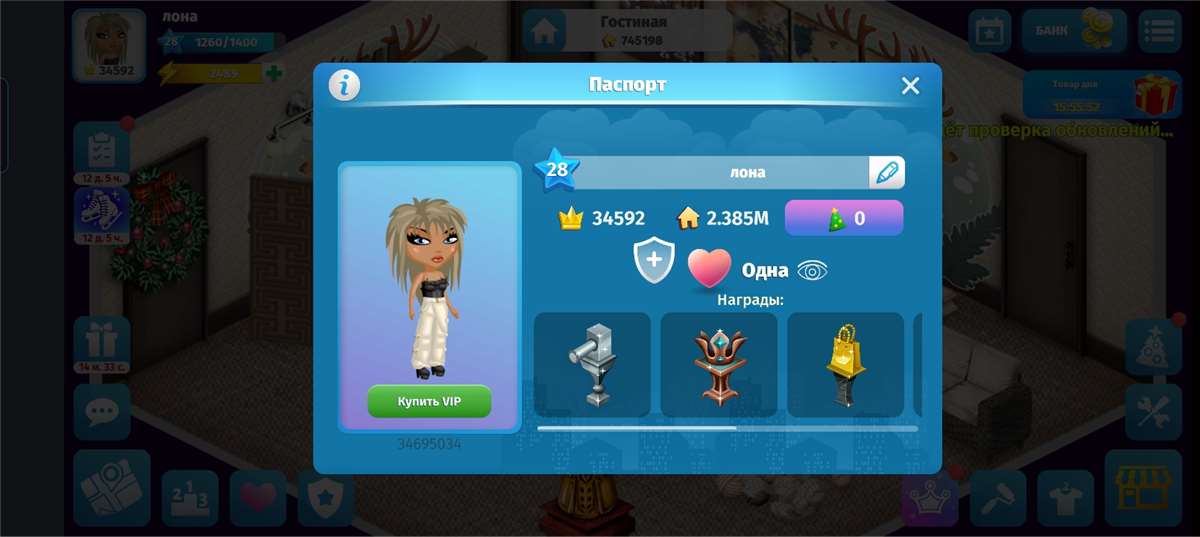1200x537 pixels.
Task: Close the Паспорт window
Action: [x=910, y=86]
